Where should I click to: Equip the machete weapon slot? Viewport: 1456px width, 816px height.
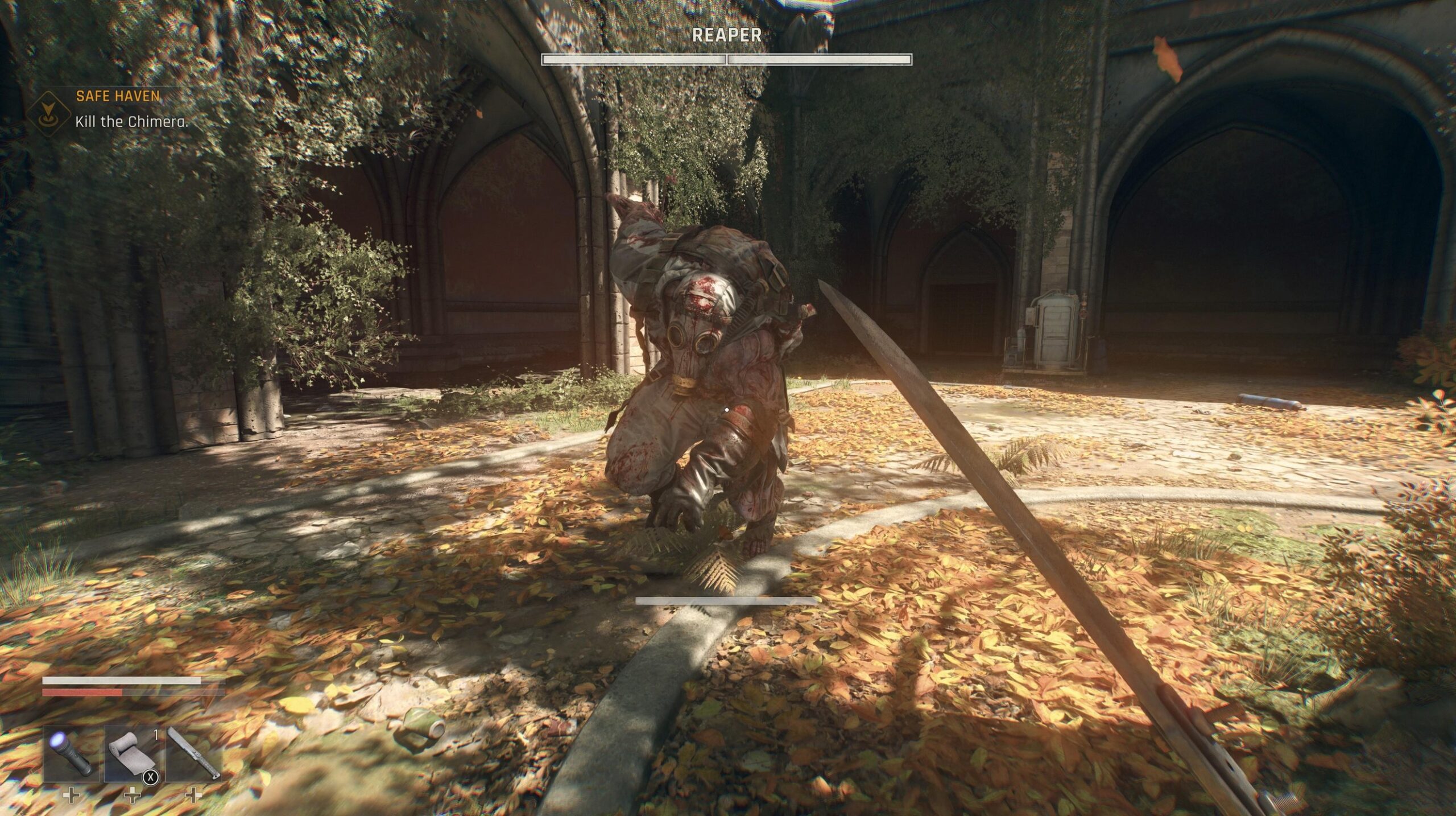coord(194,754)
